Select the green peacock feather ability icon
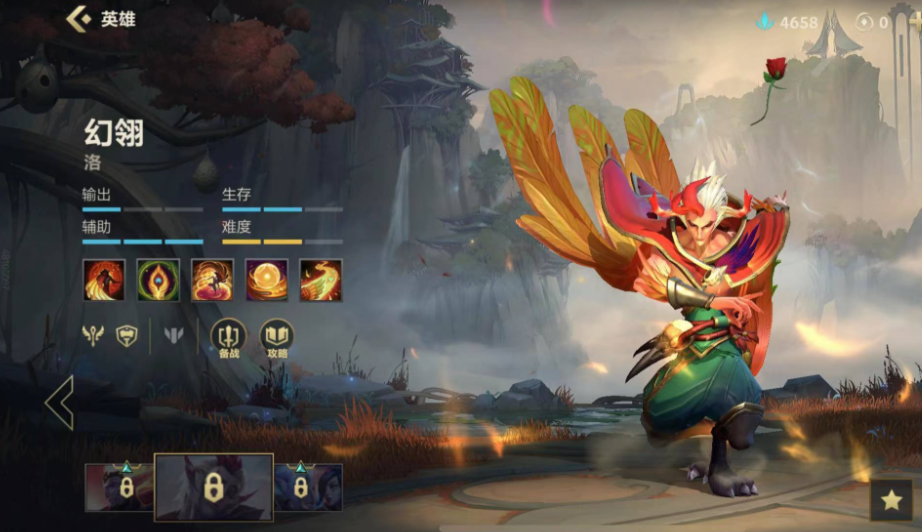 click(158, 280)
